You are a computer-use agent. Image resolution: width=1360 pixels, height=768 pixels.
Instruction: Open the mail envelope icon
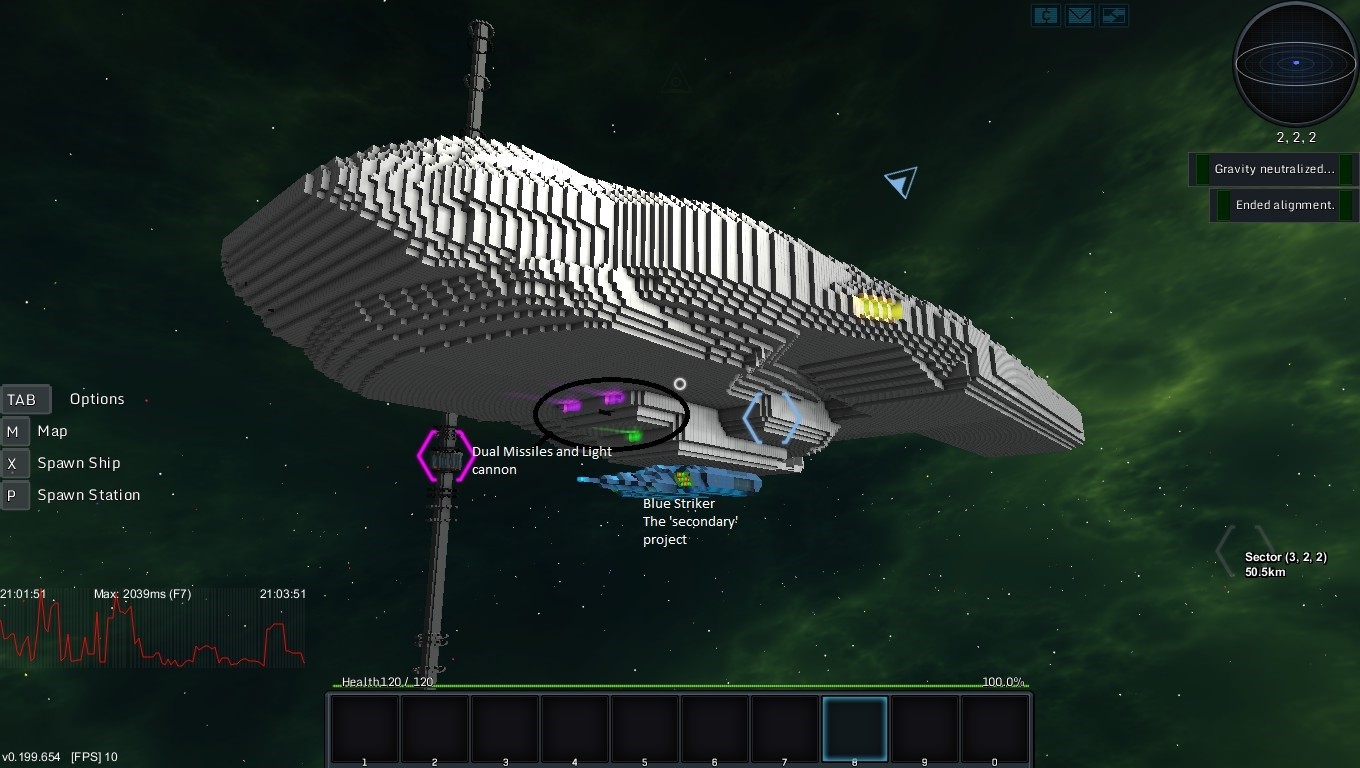pos(1079,15)
